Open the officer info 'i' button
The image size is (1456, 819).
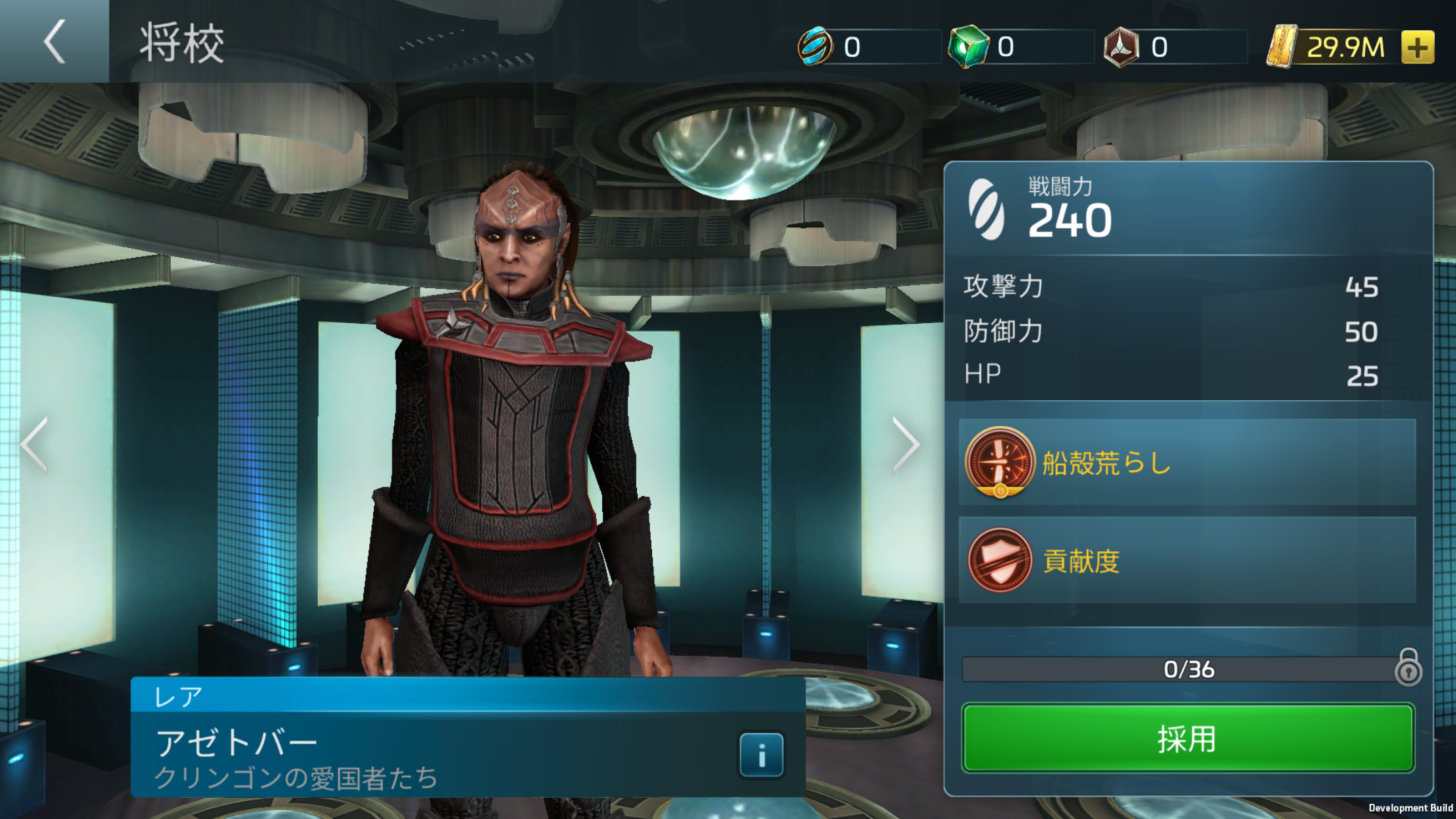coord(761,754)
